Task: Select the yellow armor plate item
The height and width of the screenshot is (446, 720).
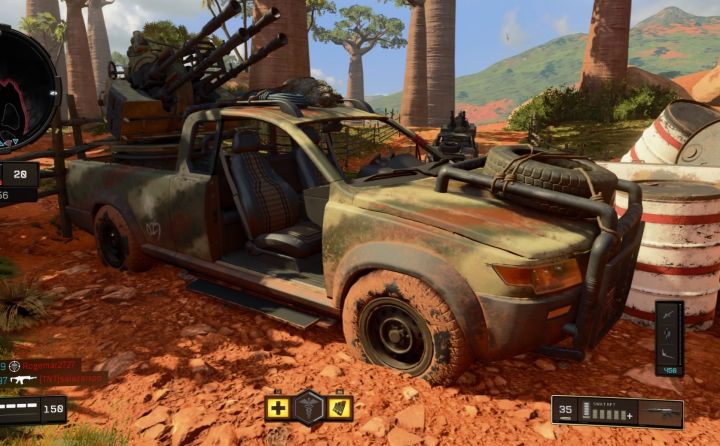Action: click(x=340, y=408)
